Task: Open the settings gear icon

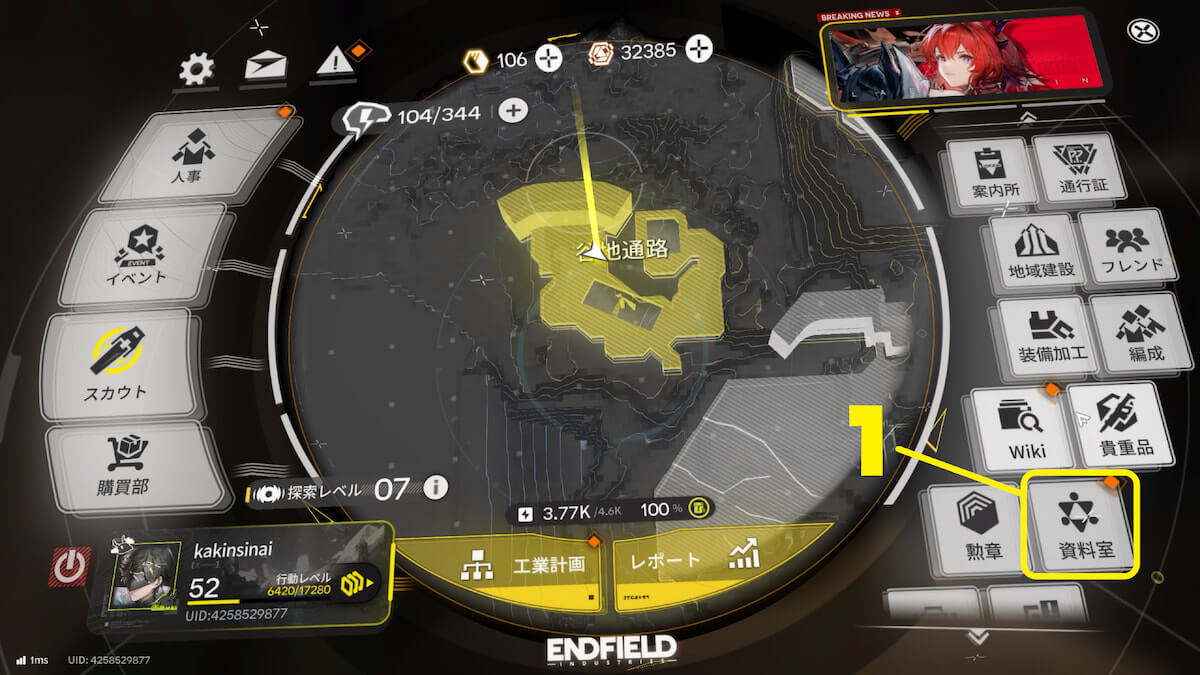Action: pyautogui.click(x=196, y=68)
